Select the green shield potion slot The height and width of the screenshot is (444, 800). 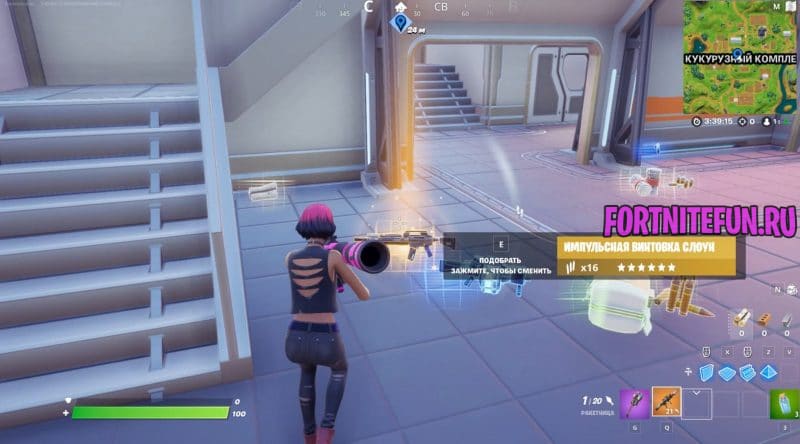[x=782, y=403]
